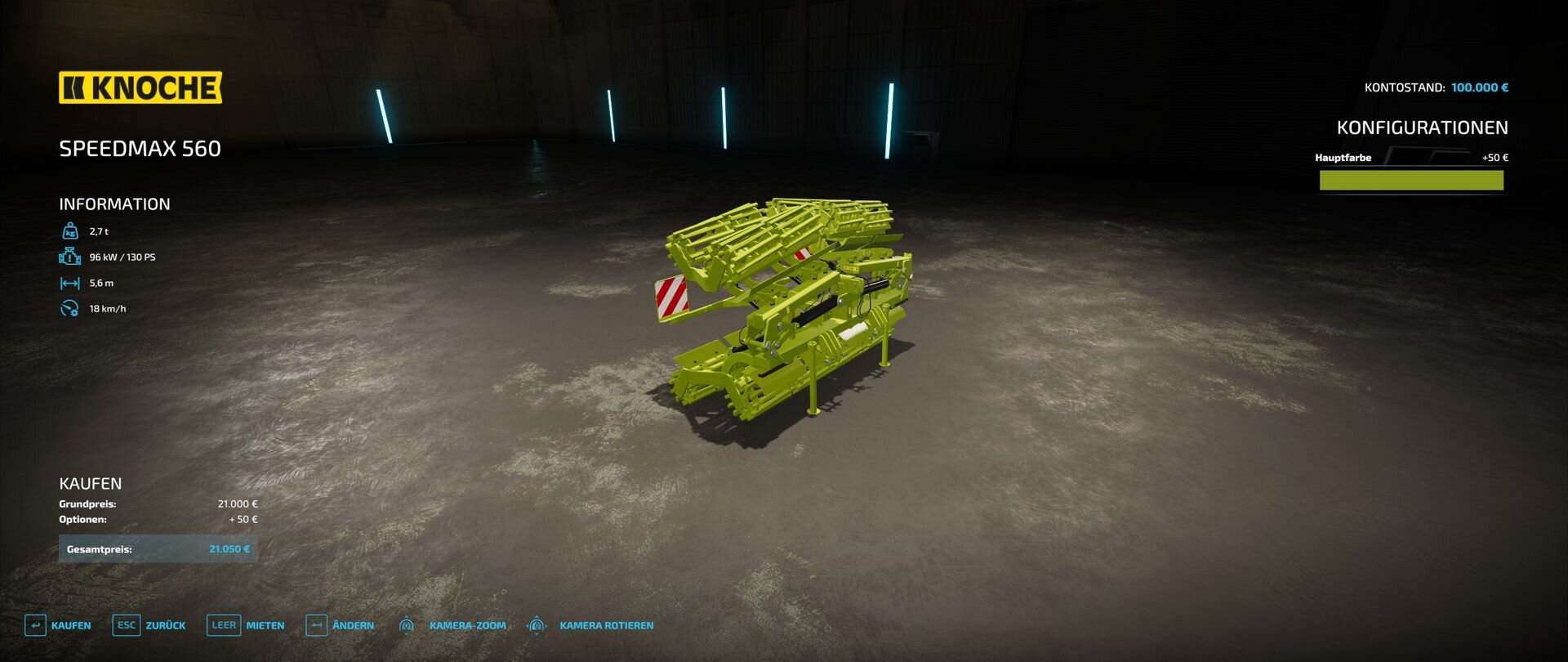
Task: Click the Ändern button
Action: [340, 625]
